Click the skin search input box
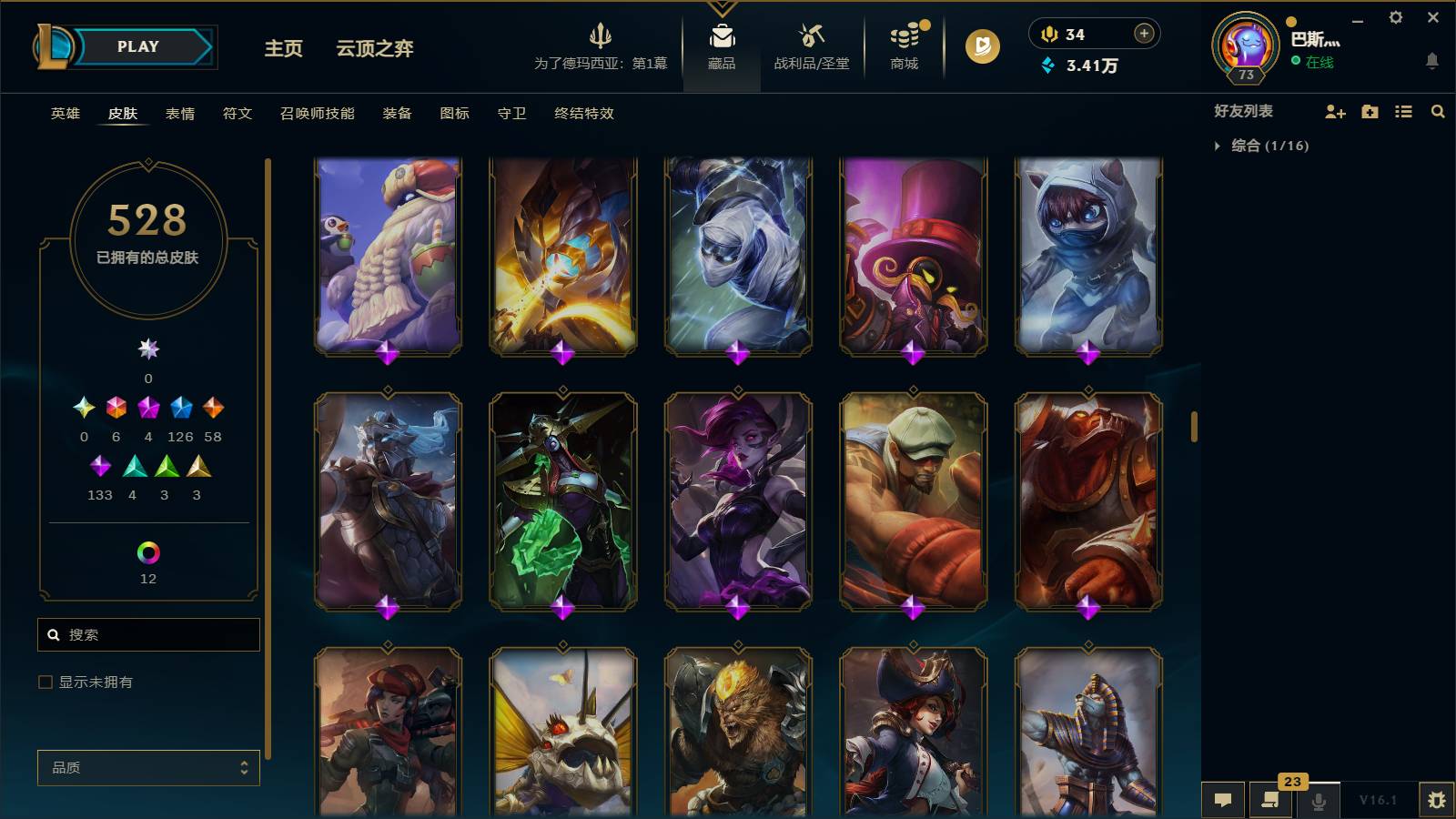Screen dimensions: 1456x819 [x=148, y=634]
